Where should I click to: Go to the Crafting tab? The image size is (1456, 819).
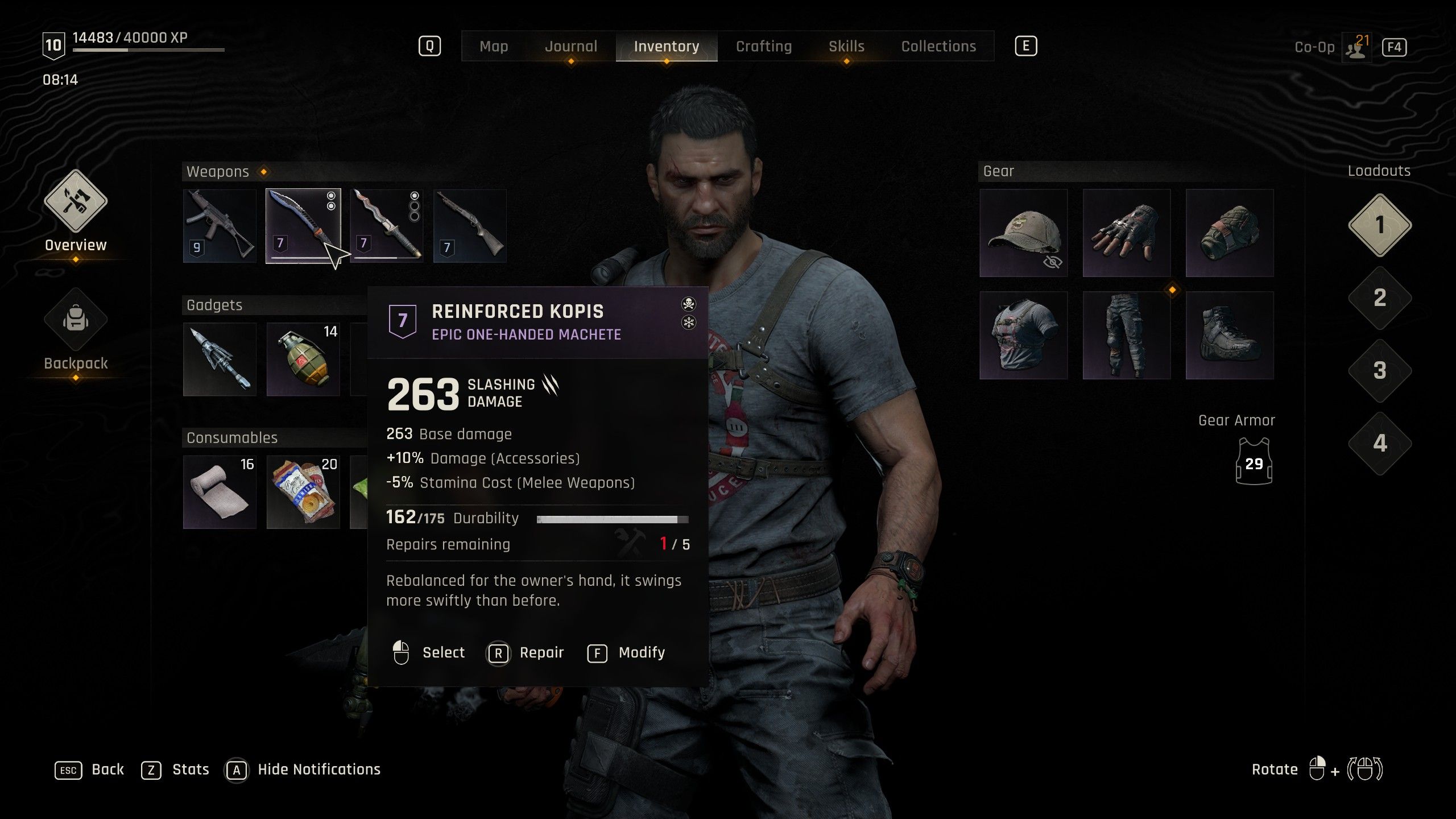tap(763, 47)
